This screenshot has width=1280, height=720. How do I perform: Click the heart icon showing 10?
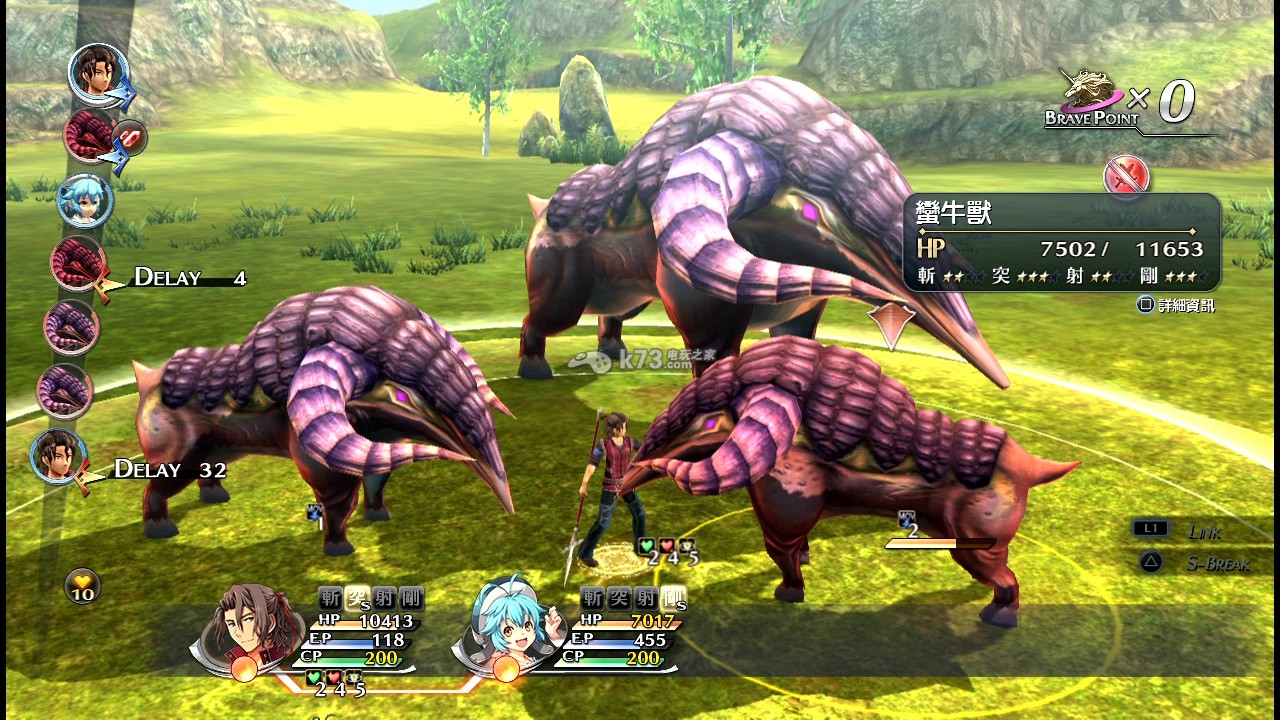(82, 585)
